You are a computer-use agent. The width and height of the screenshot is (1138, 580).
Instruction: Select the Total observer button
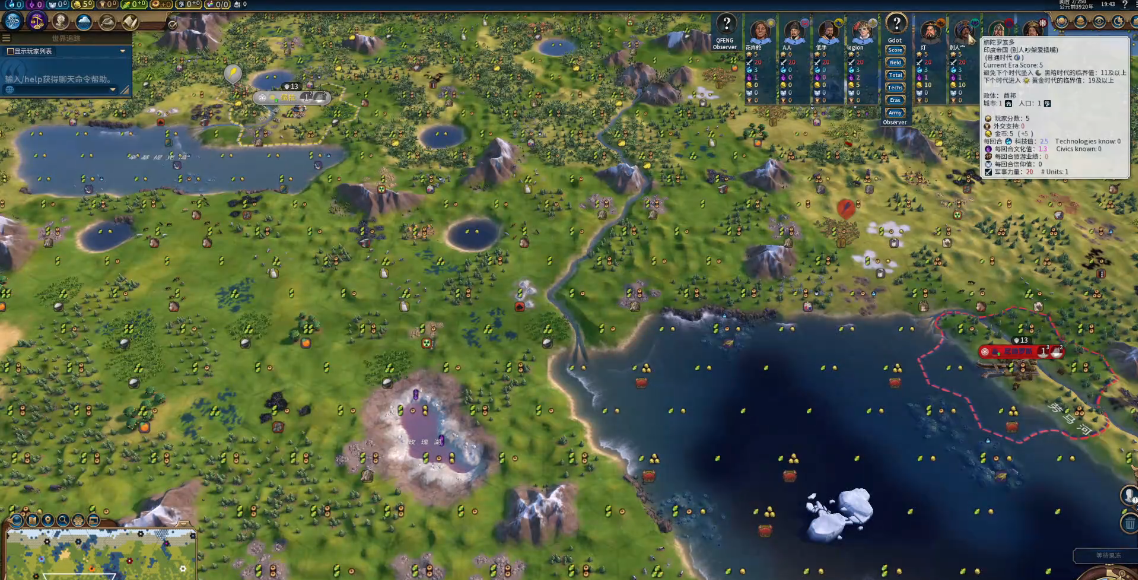(x=895, y=75)
